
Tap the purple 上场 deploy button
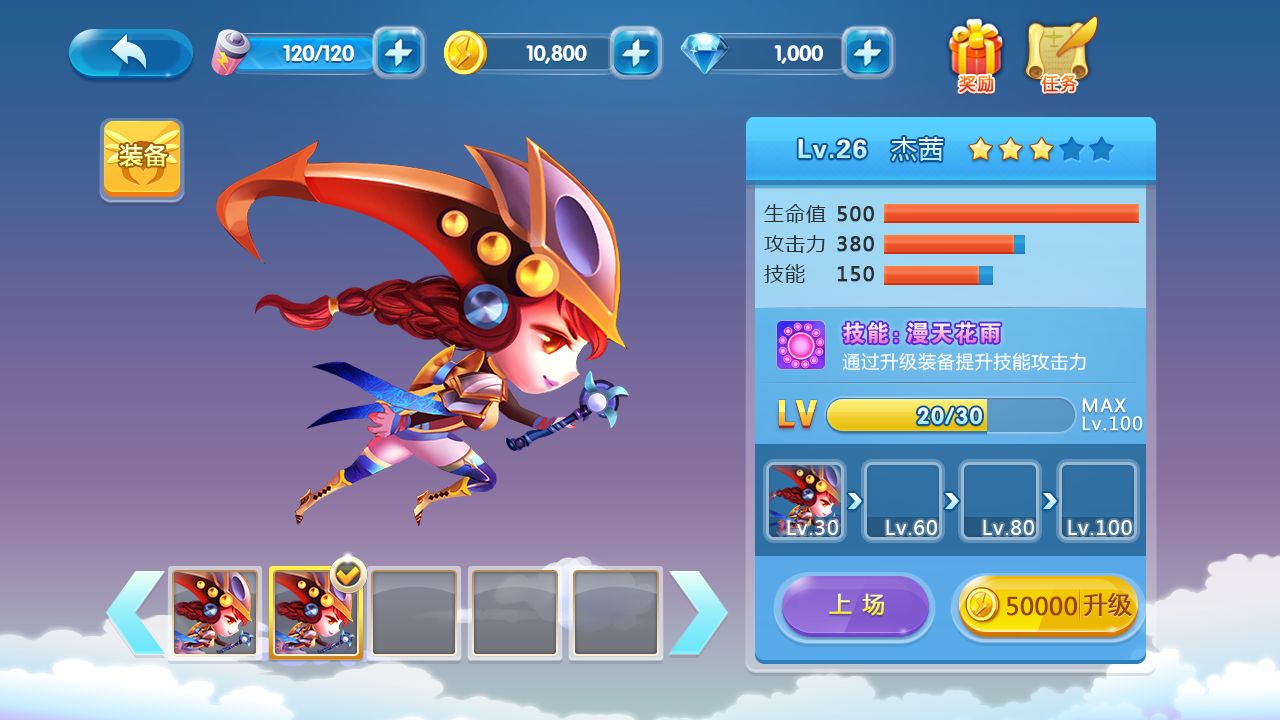tap(855, 605)
